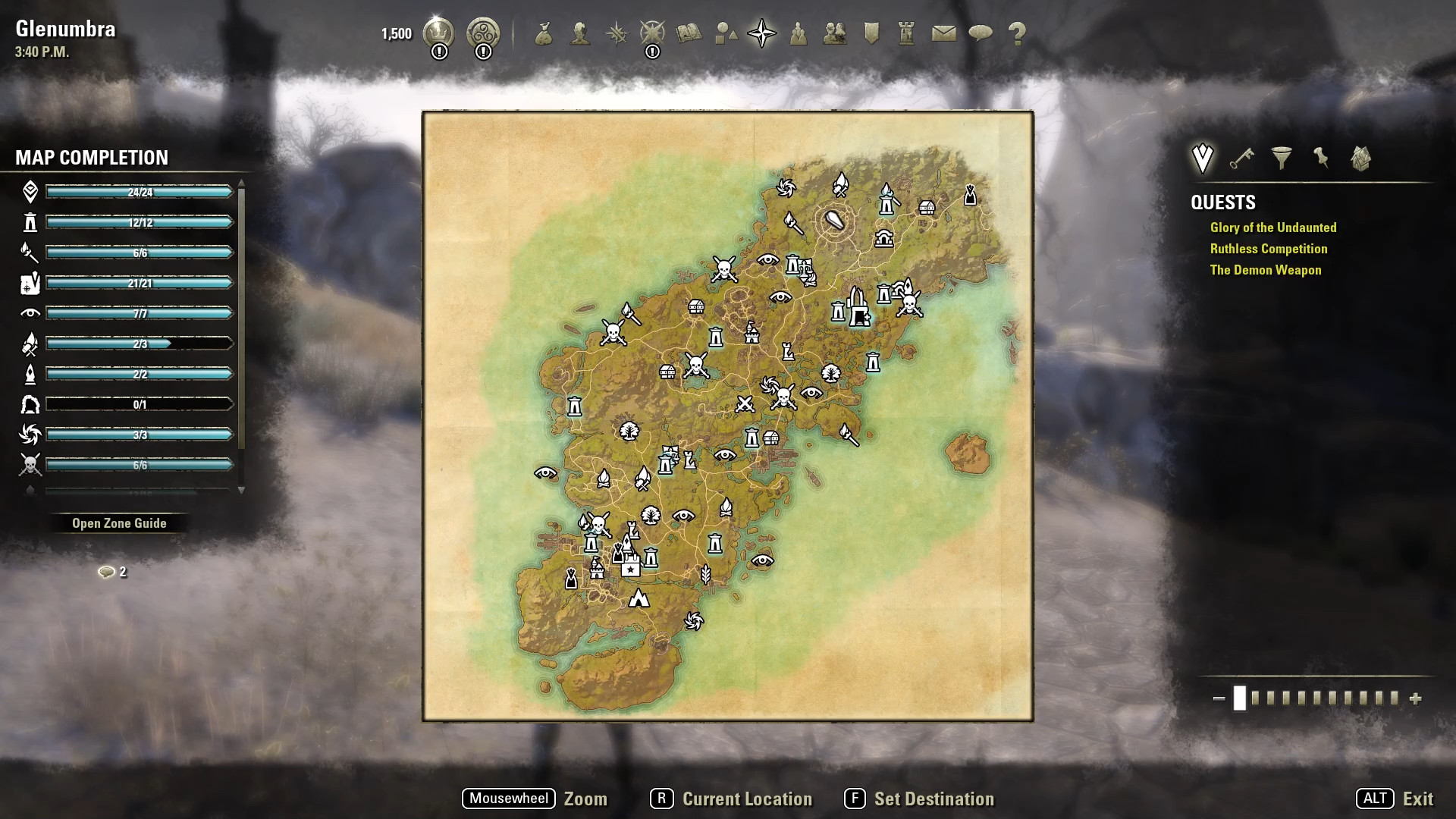The width and height of the screenshot is (1456, 819).
Task: Show the Locations pin tab
Action: tap(1321, 158)
